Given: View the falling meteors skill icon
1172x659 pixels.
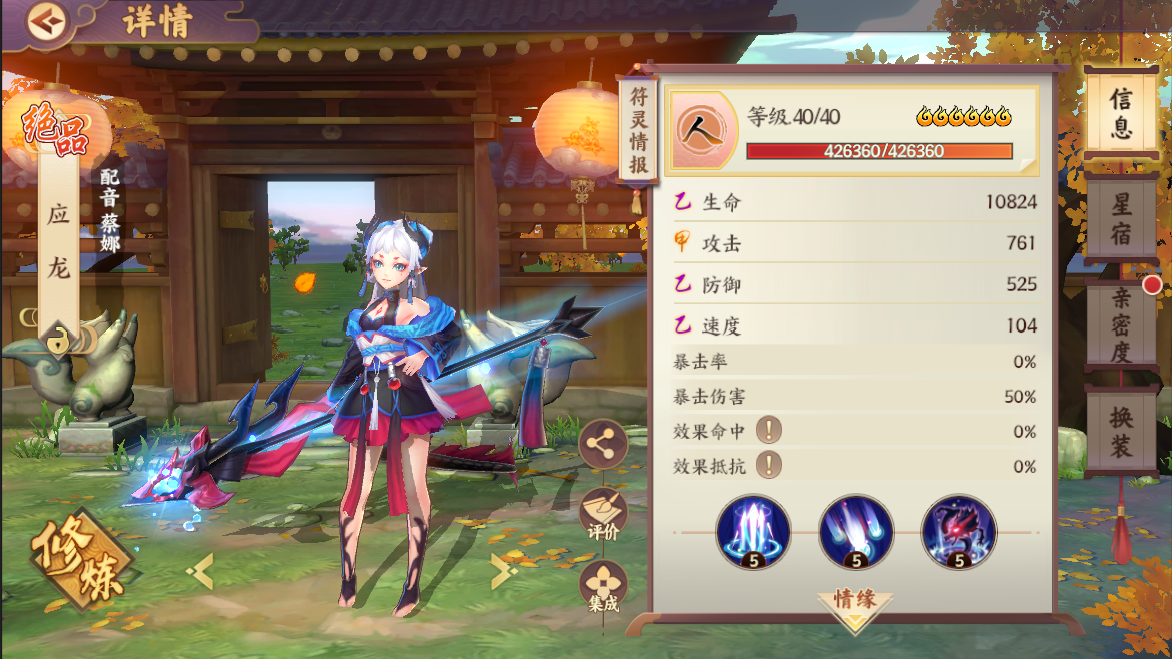Looking at the screenshot, I should (856, 531).
